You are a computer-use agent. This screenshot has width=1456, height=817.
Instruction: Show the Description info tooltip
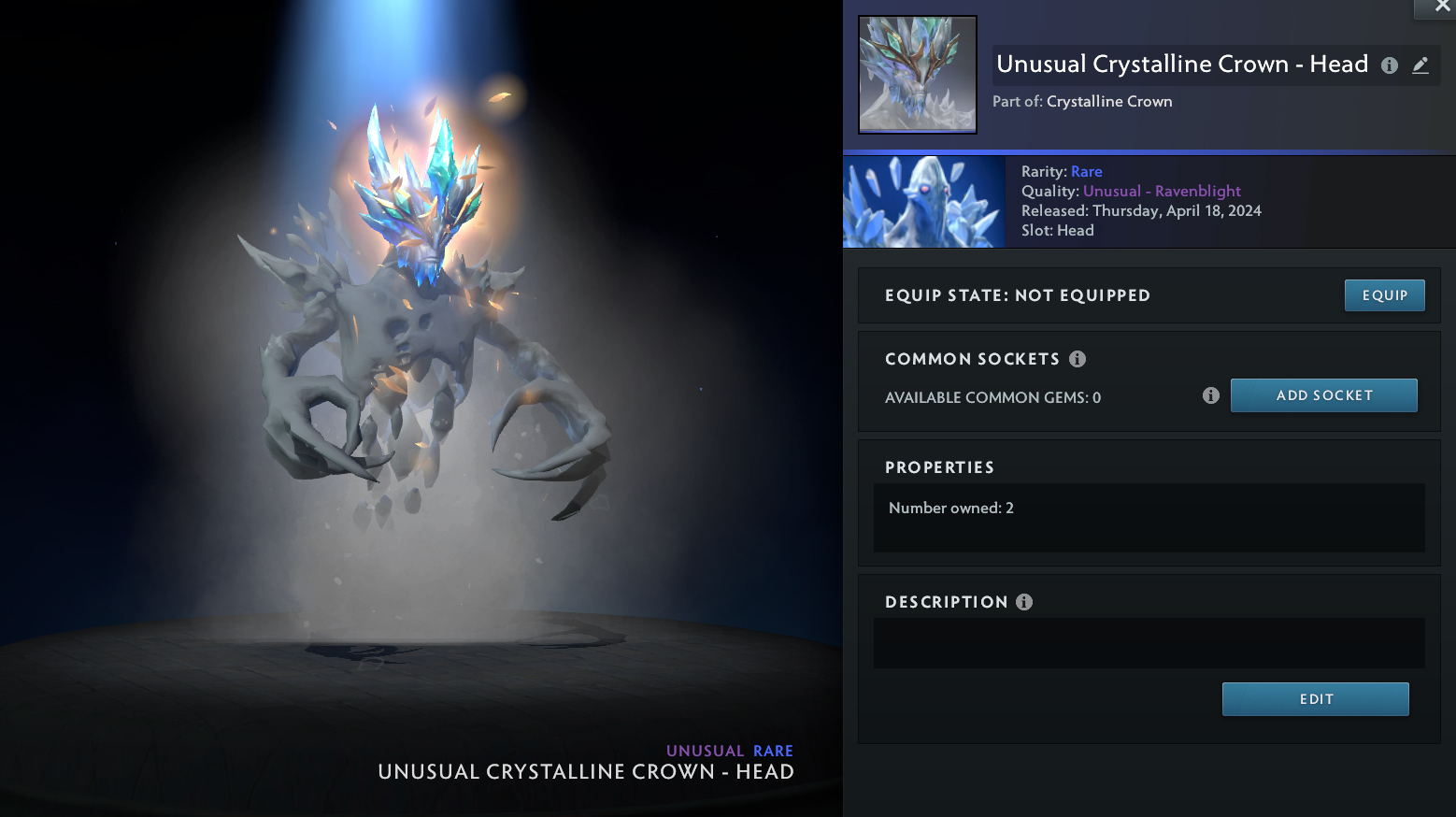click(1024, 602)
